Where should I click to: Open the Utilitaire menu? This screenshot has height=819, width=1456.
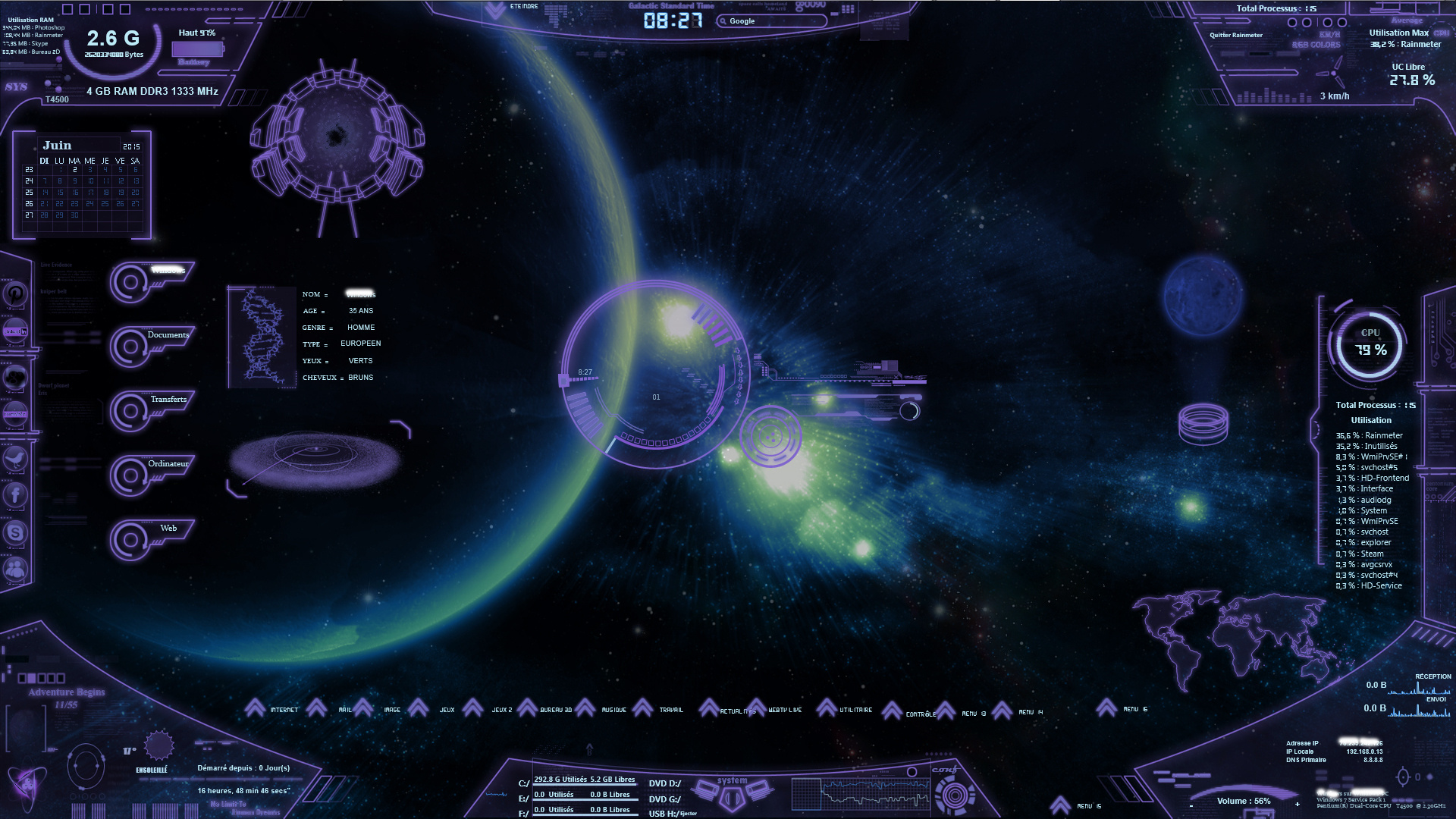[855, 710]
